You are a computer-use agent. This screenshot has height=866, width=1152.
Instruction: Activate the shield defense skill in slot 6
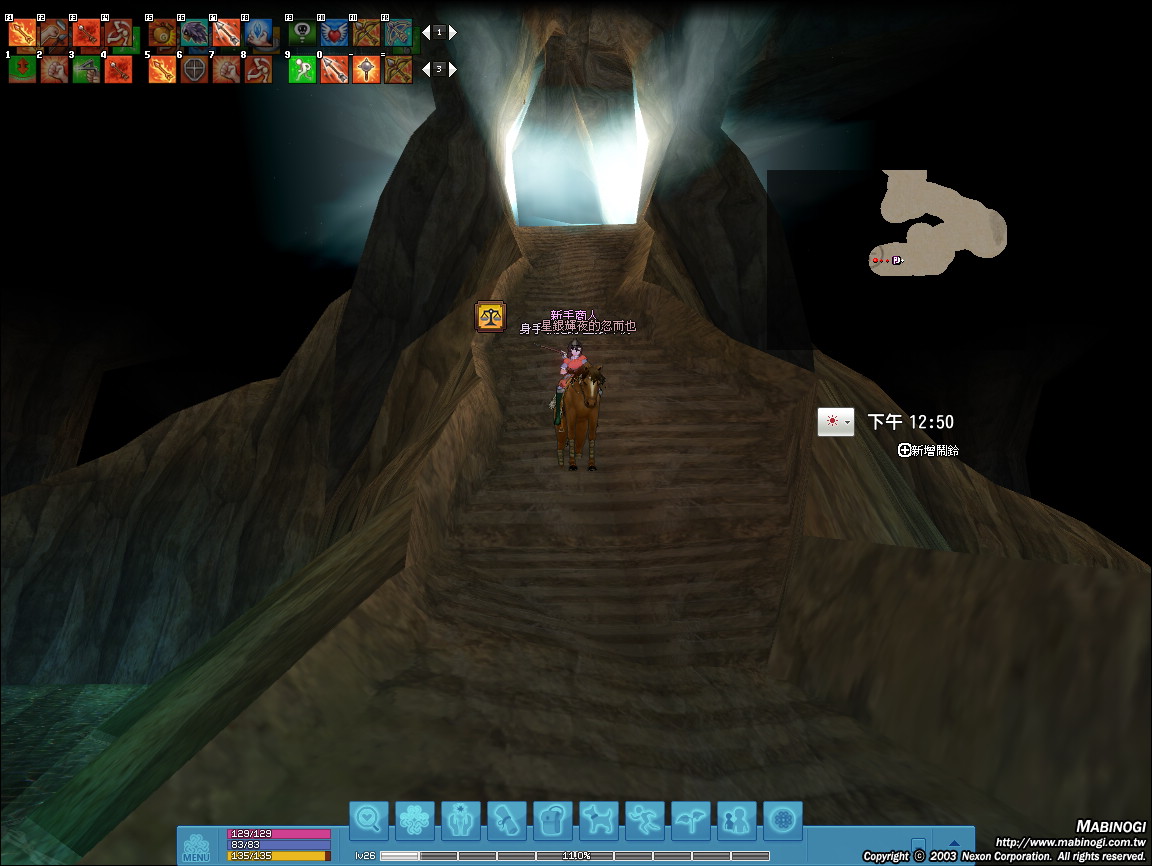[x=194, y=70]
